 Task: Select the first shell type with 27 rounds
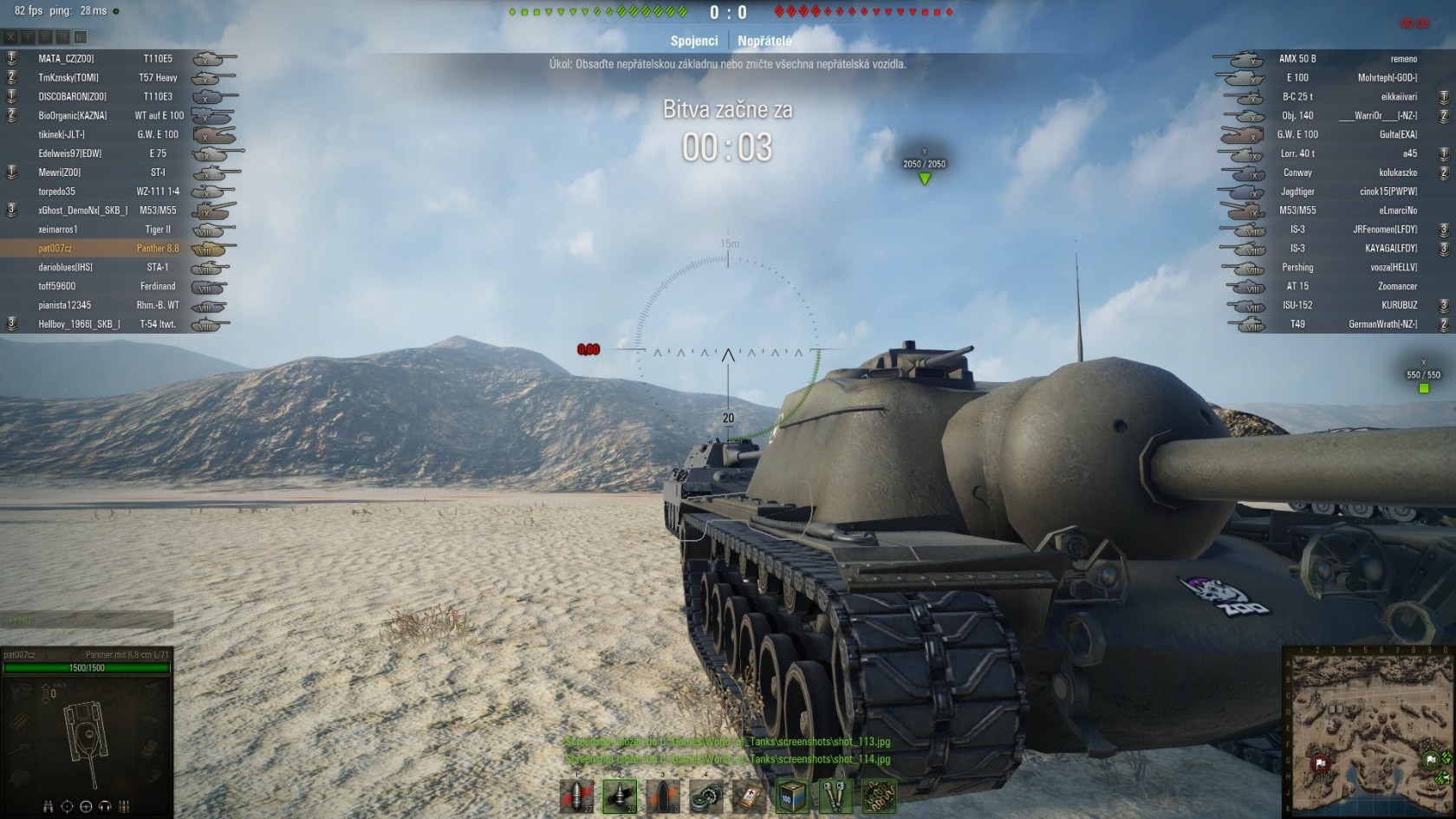pos(576,796)
